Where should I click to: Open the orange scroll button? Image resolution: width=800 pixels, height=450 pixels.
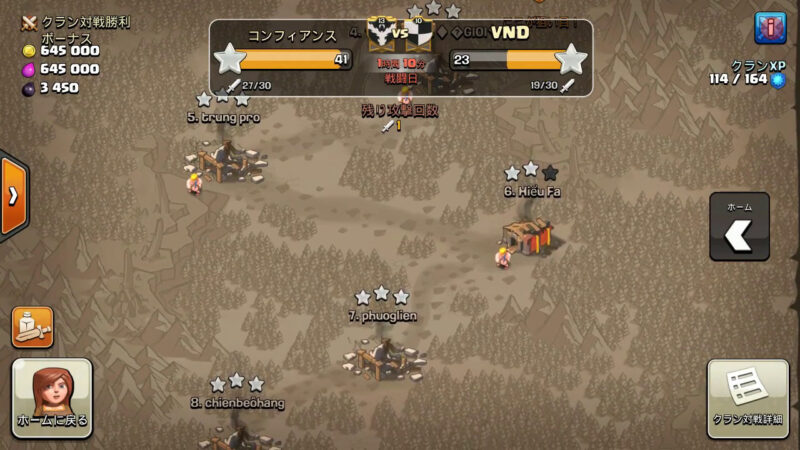coord(32,328)
